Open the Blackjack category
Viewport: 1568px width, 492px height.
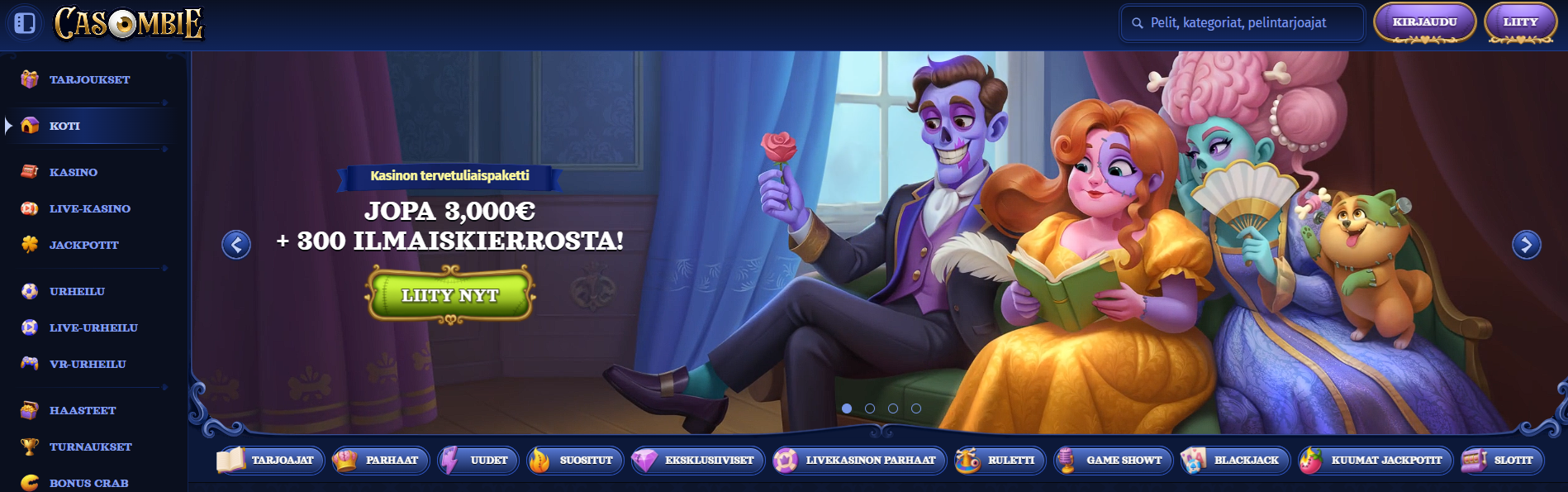(x=1235, y=460)
